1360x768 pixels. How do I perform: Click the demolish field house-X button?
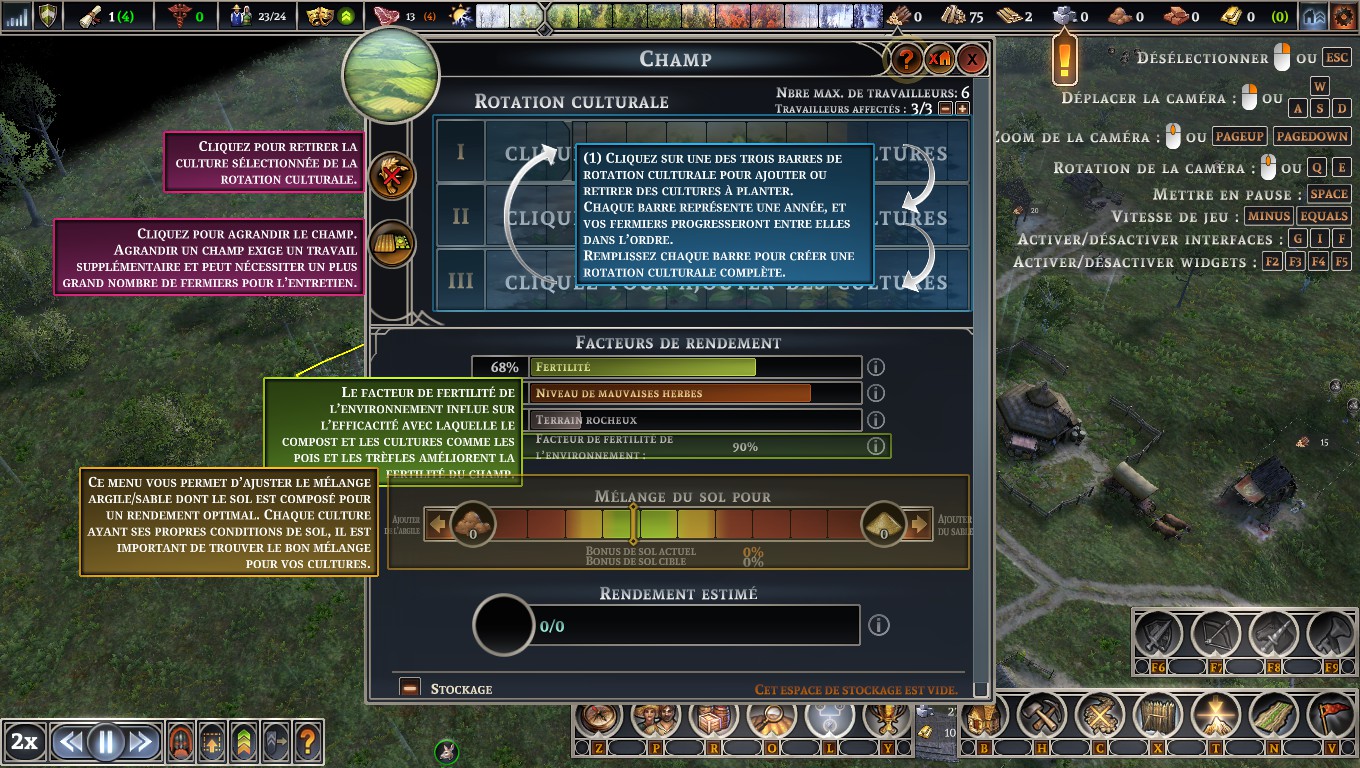coord(939,60)
